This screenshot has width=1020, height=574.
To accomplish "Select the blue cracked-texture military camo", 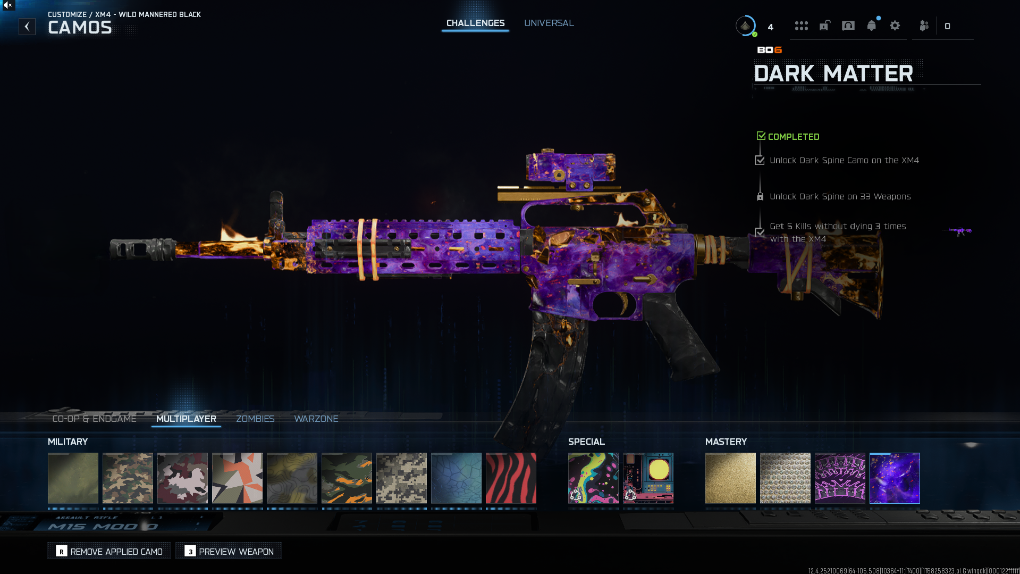I will point(456,478).
